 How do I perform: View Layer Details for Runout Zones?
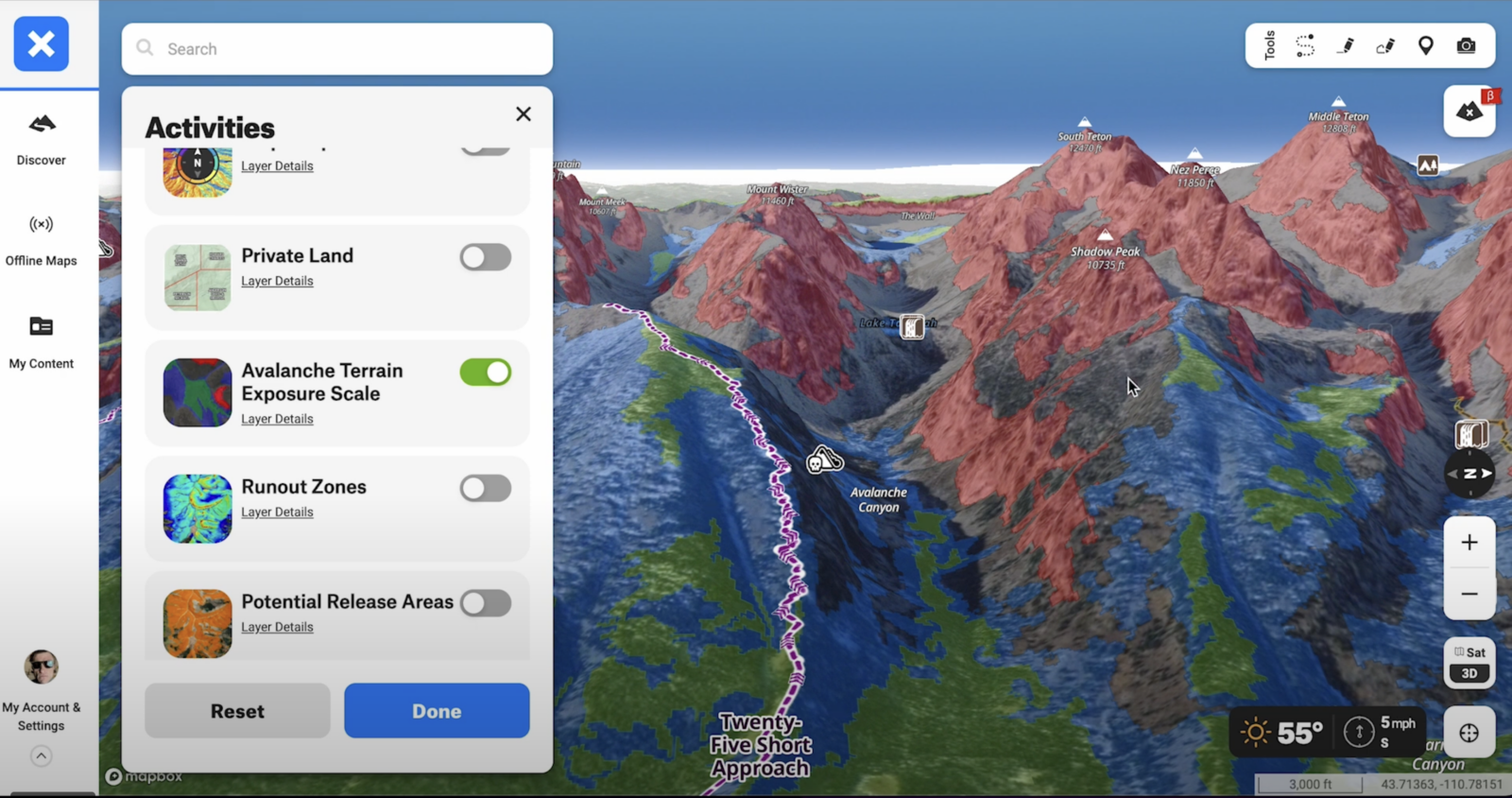point(277,512)
